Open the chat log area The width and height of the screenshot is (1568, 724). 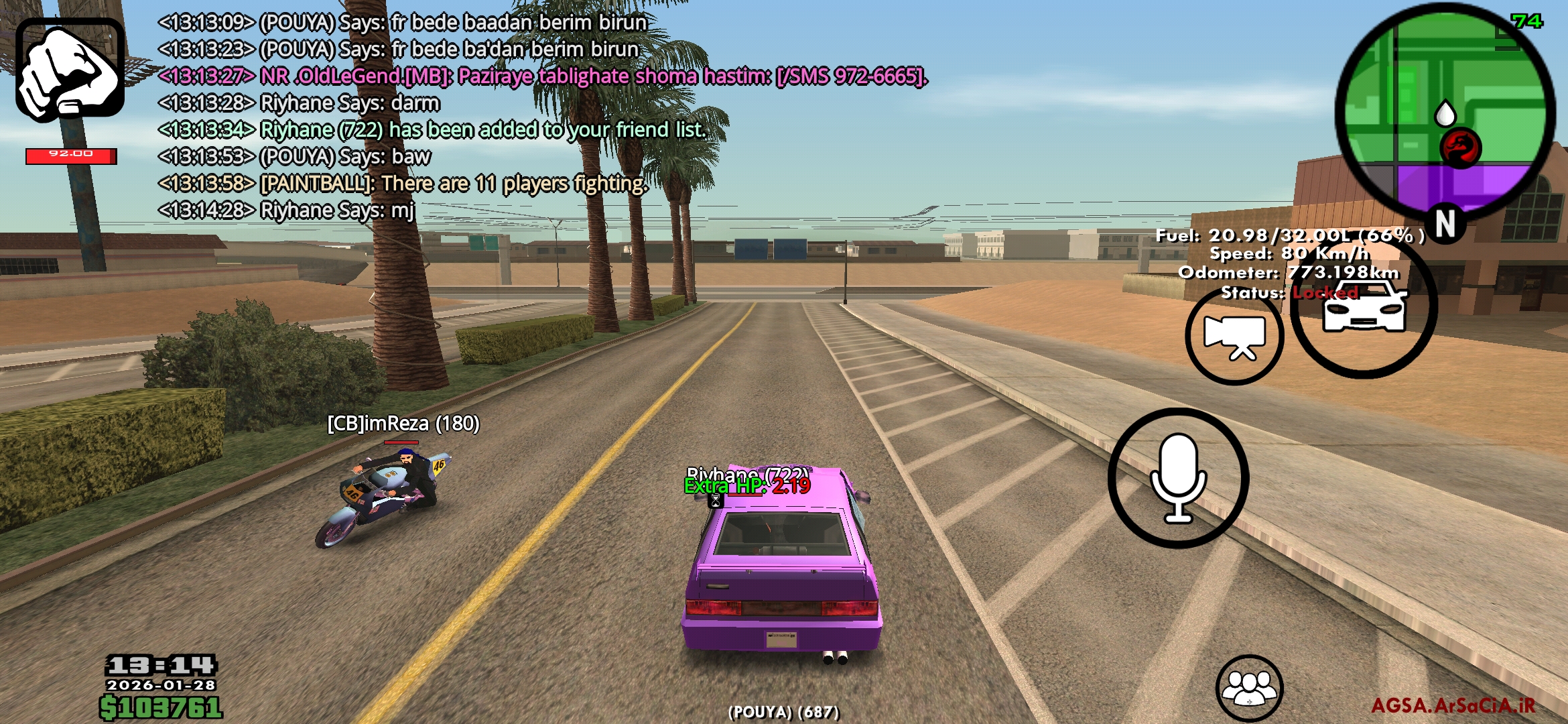469,116
